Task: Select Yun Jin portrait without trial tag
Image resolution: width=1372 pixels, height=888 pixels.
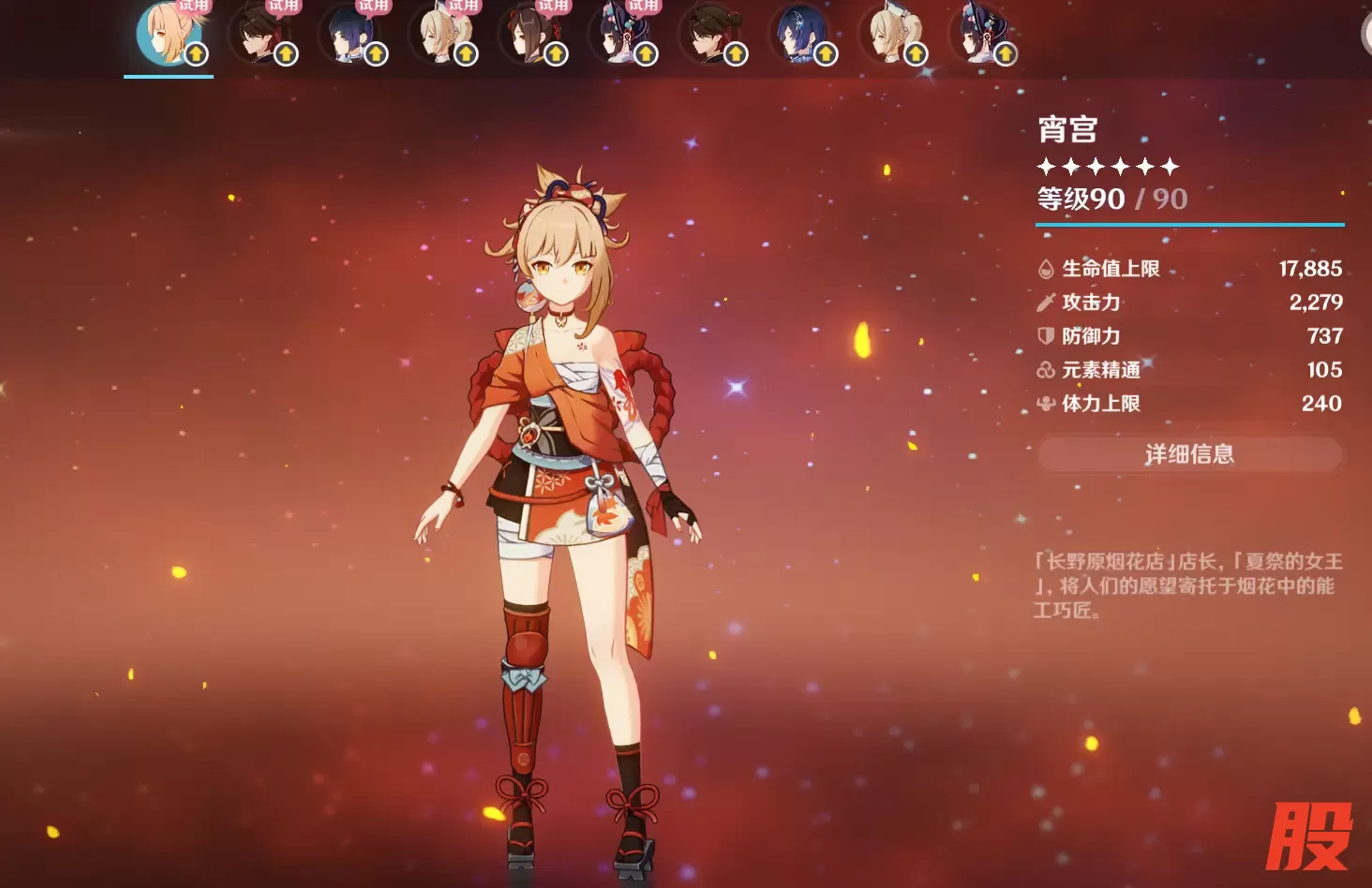Action: click(979, 36)
